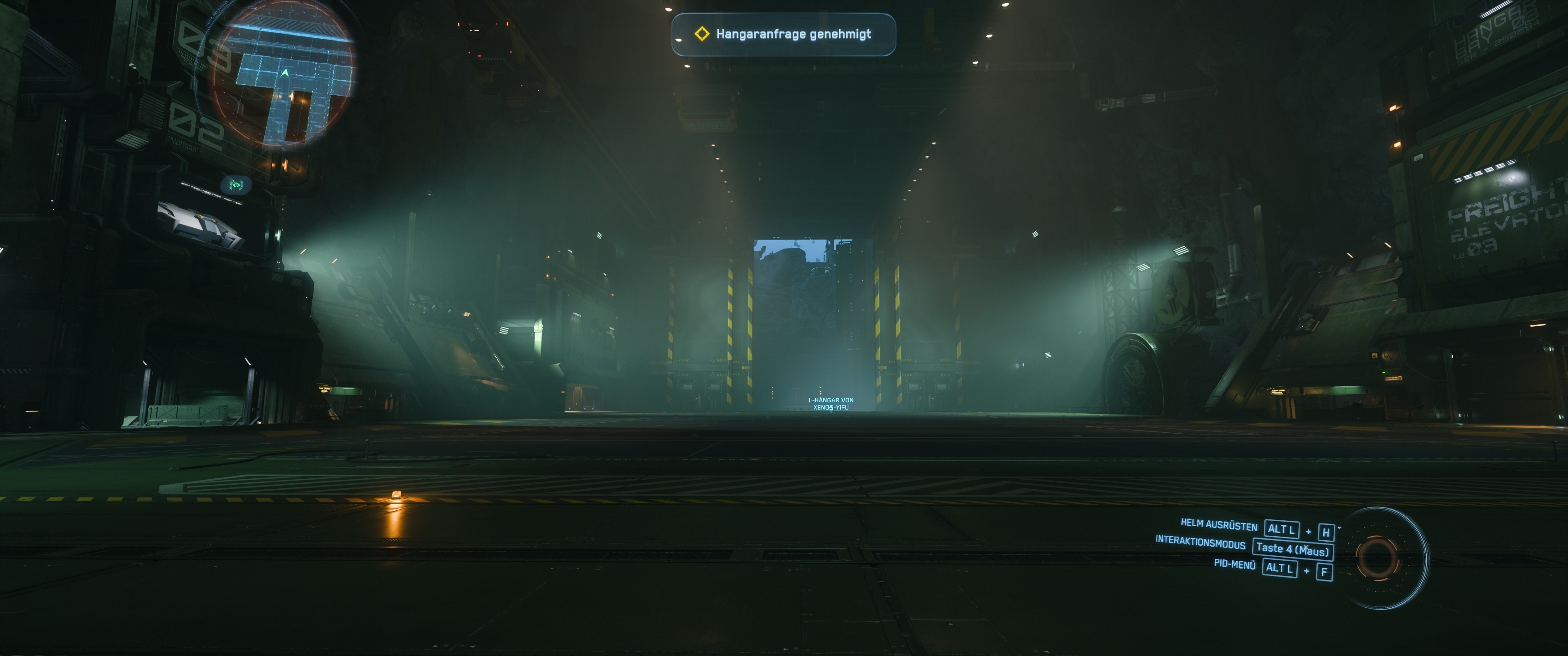Click the green signal icon below minimap
1568x656 pixels.
(x=236, y=184)
